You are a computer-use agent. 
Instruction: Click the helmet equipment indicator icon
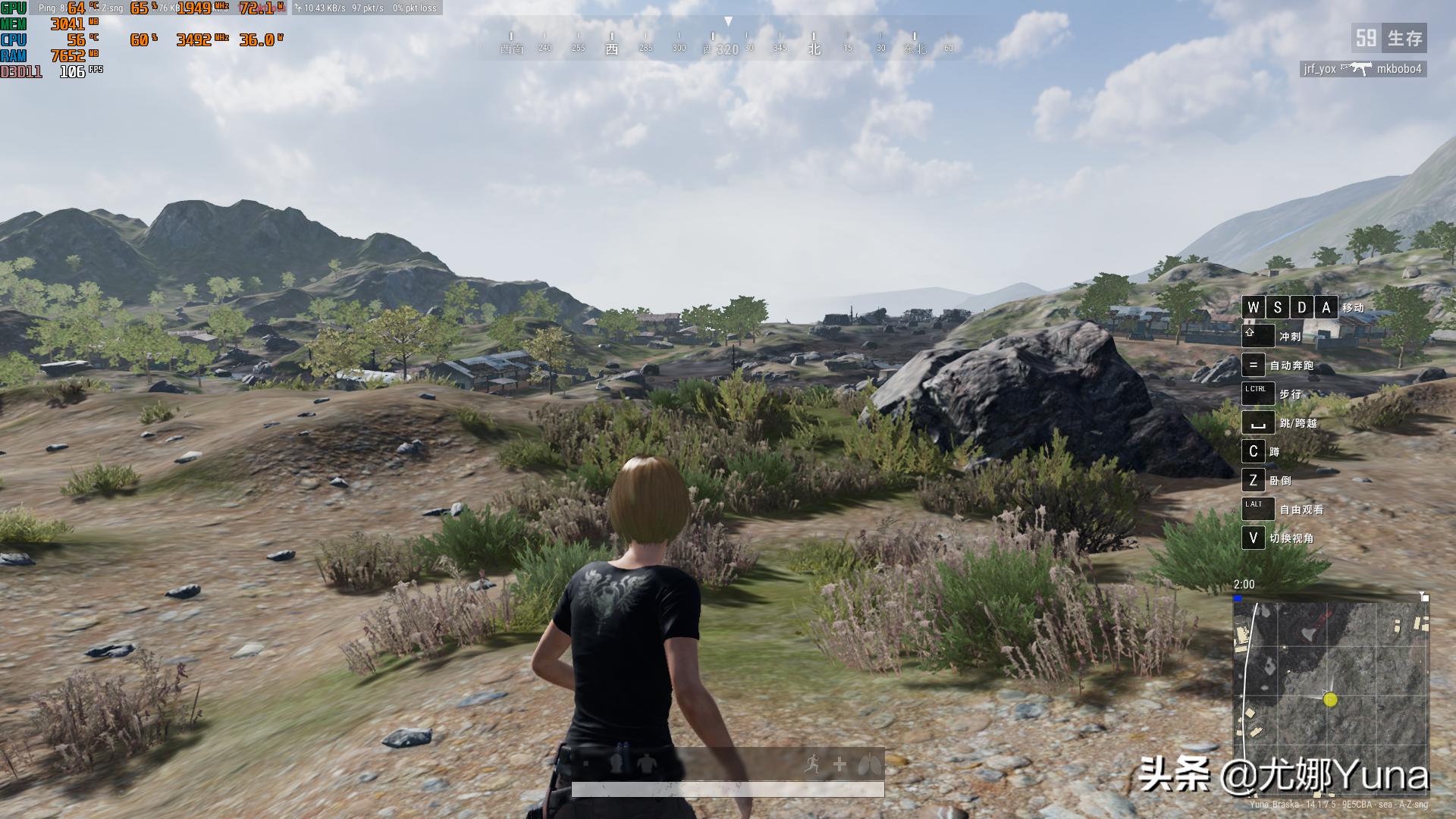tap(617, 763)
